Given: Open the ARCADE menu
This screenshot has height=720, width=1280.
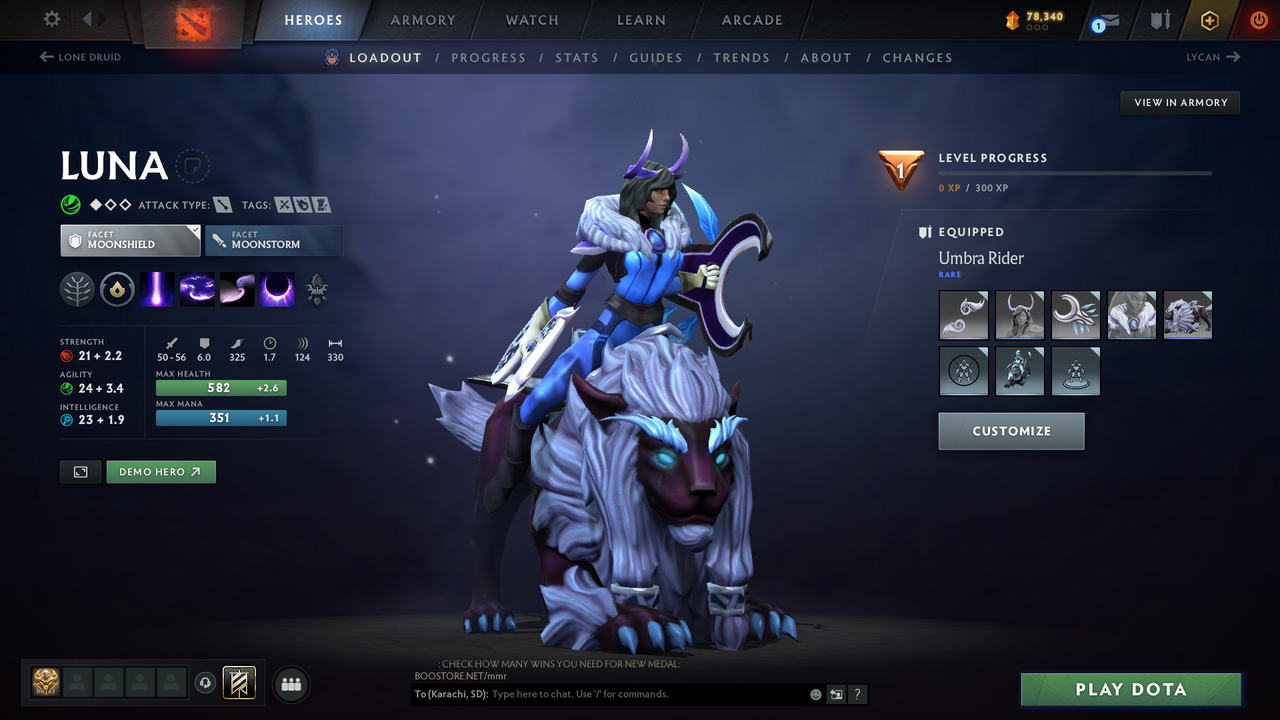Looking at the screenshot, I should point(751,20).
